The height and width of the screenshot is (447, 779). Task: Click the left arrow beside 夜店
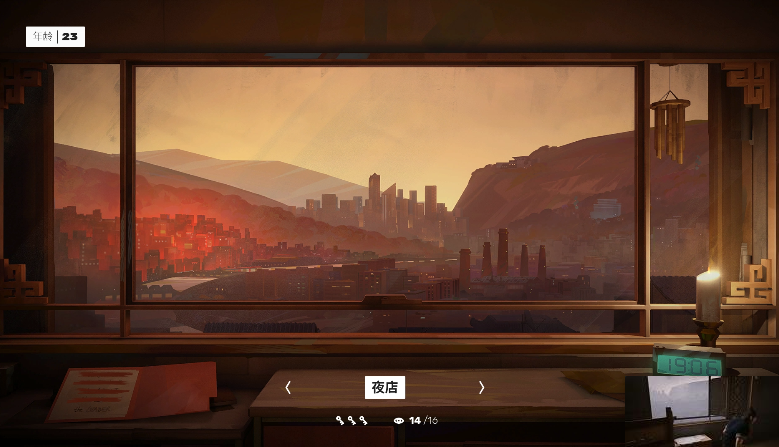[x=288, y=387]
